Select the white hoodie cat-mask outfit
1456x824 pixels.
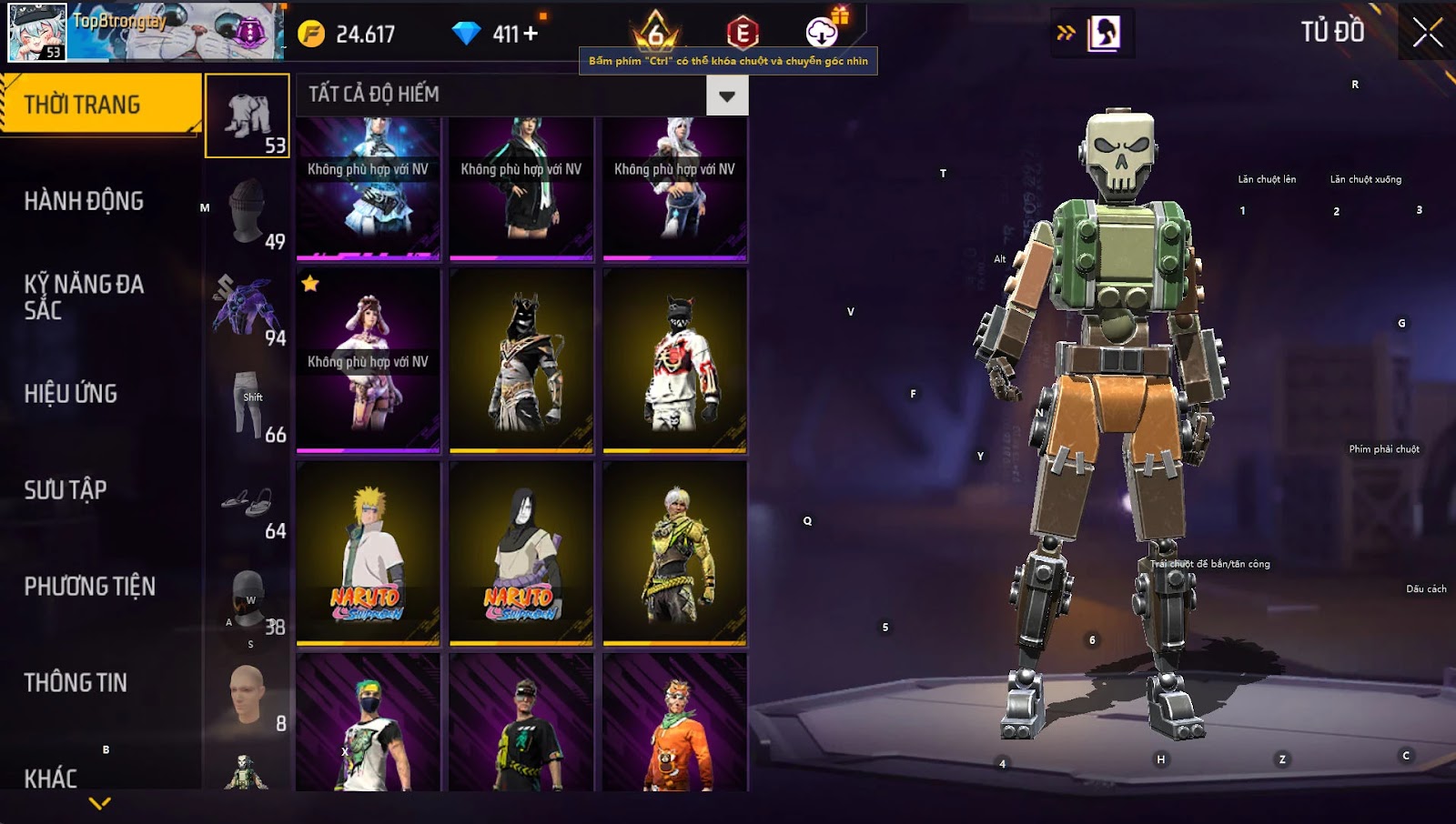675,361
